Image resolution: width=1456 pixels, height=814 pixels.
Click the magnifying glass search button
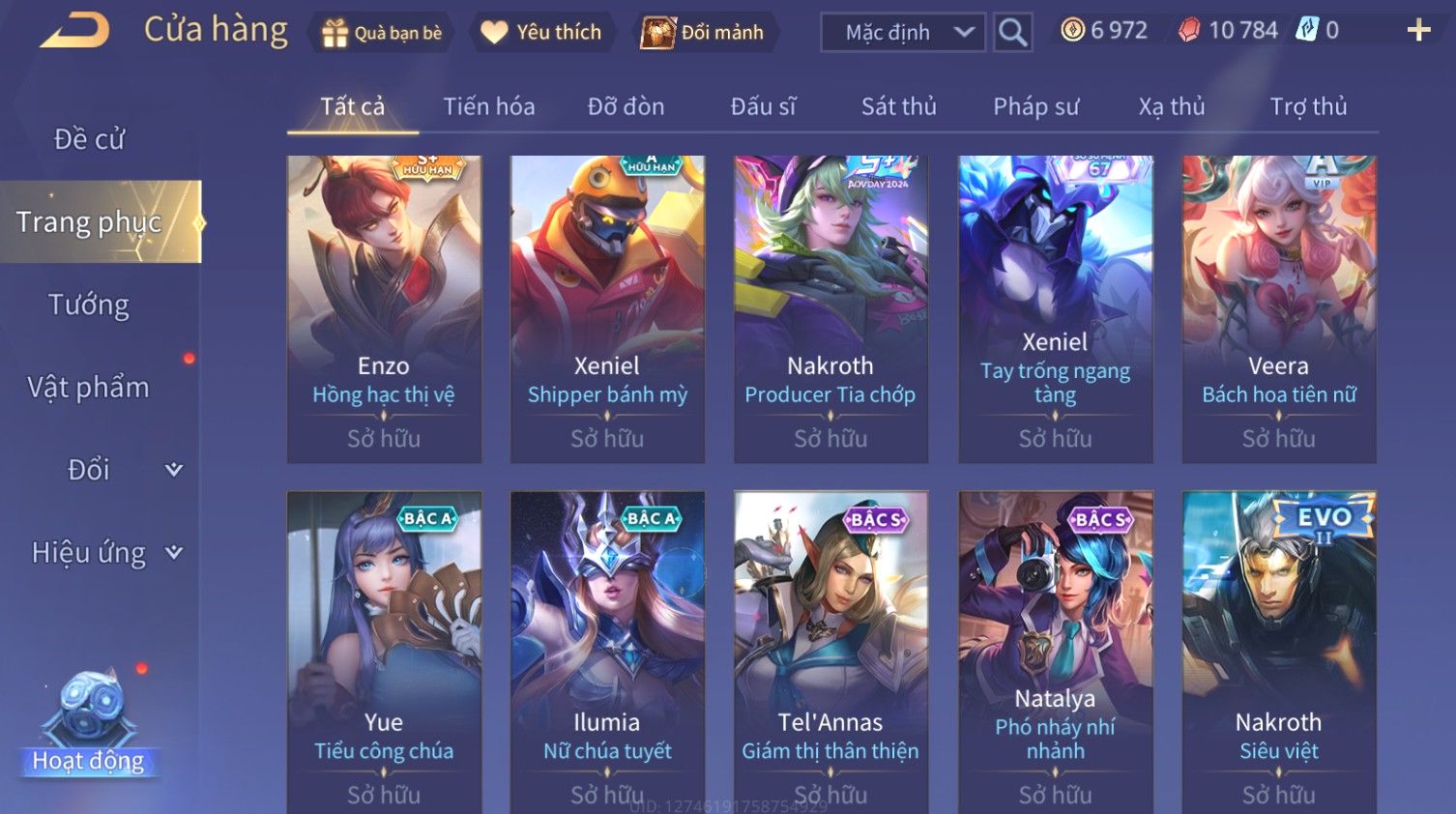tap(1012, 33)
